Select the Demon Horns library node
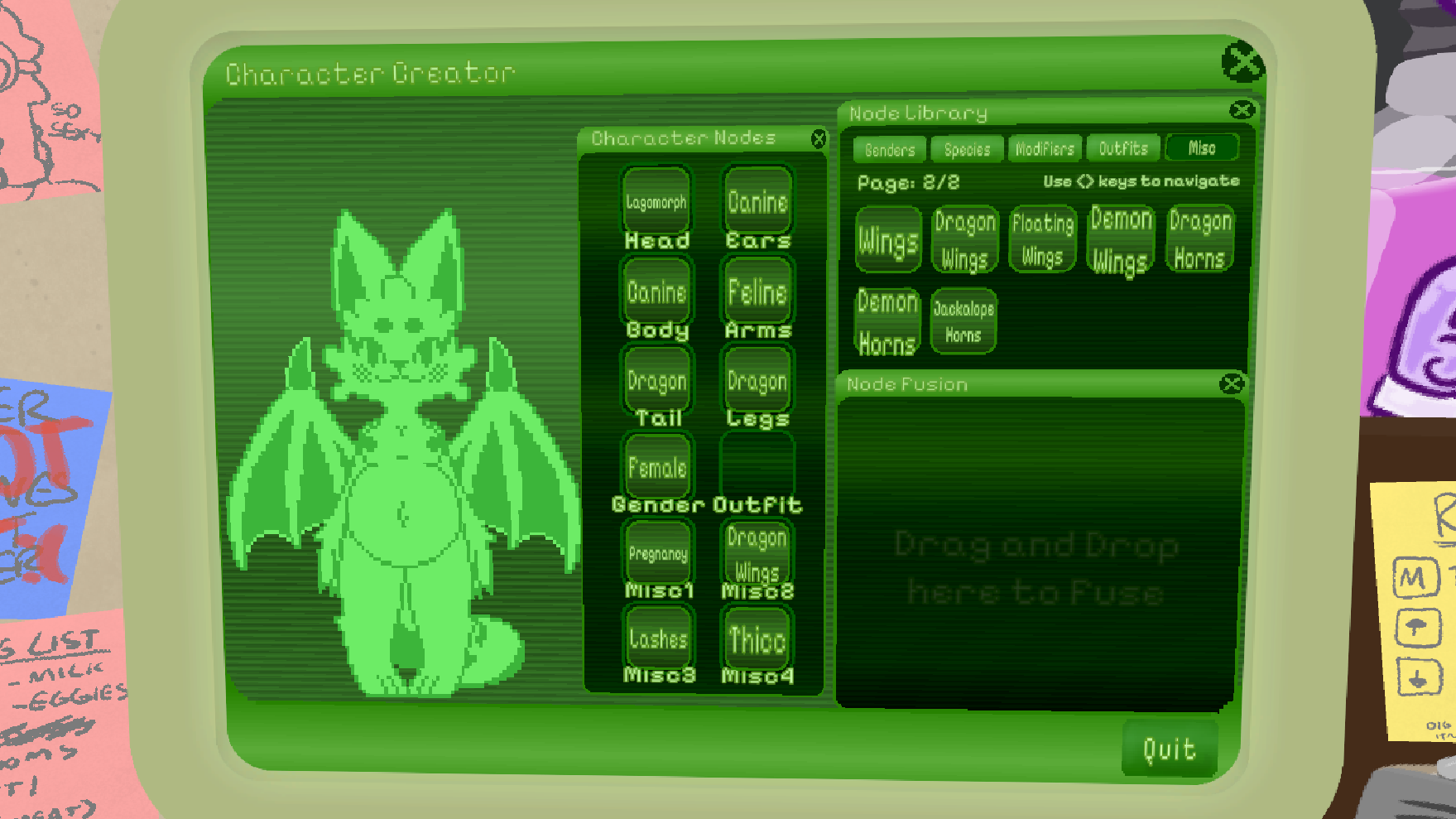The width and height of the screenshot is (1456, 819). [887, 320]
